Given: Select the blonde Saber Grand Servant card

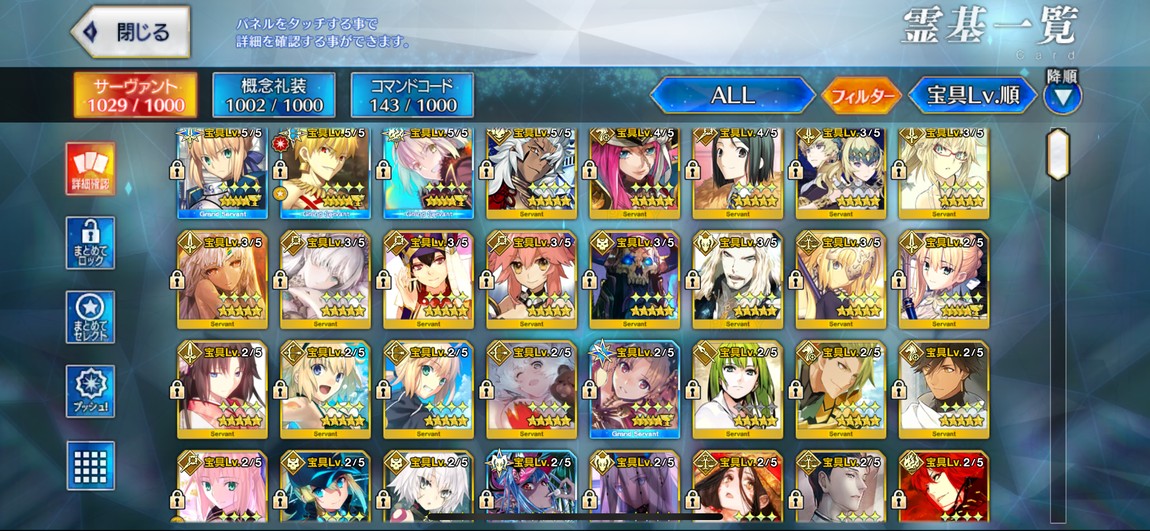Looking at the screenshot, I should pyautogui.click(x=221, y=173).
